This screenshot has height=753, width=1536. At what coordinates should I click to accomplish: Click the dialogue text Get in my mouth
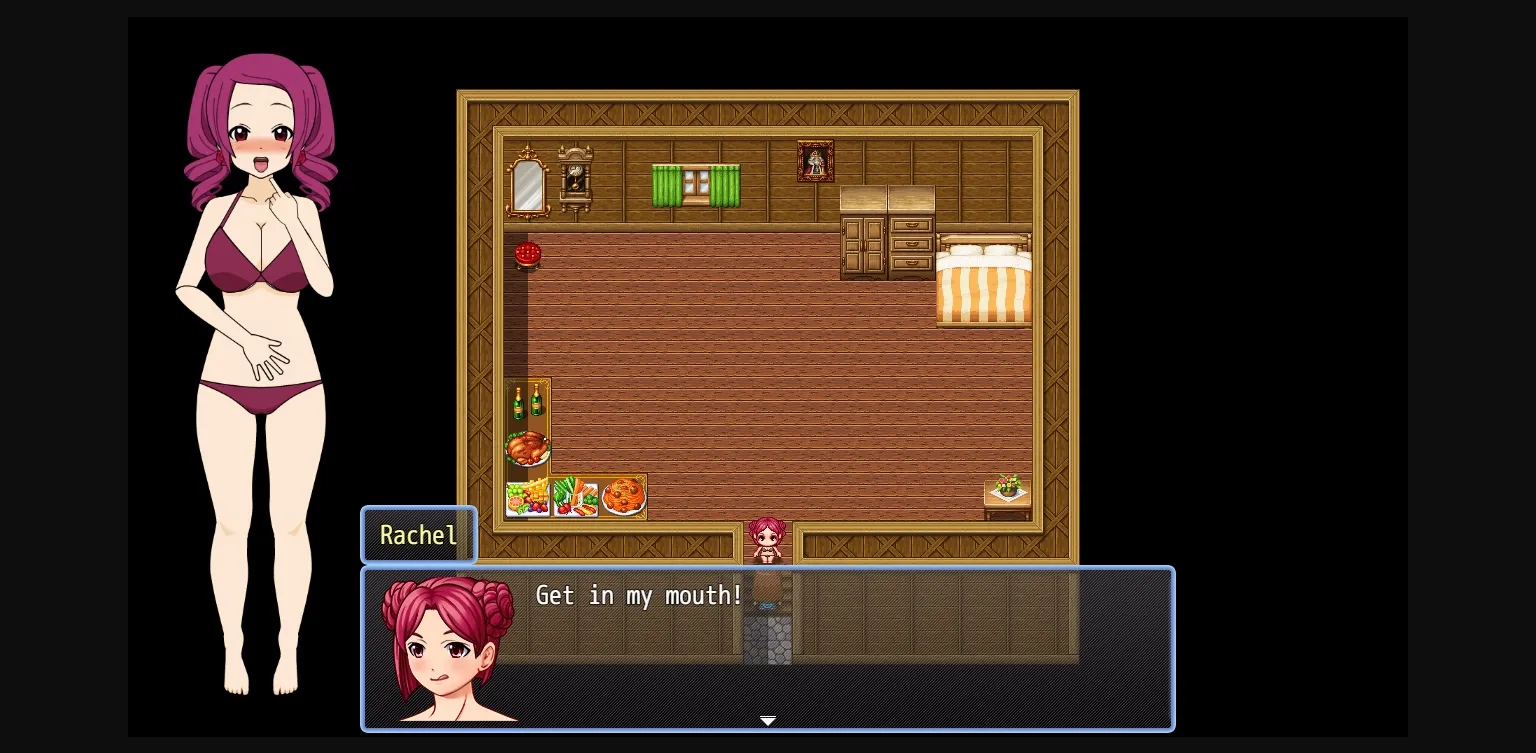(638, 595)
